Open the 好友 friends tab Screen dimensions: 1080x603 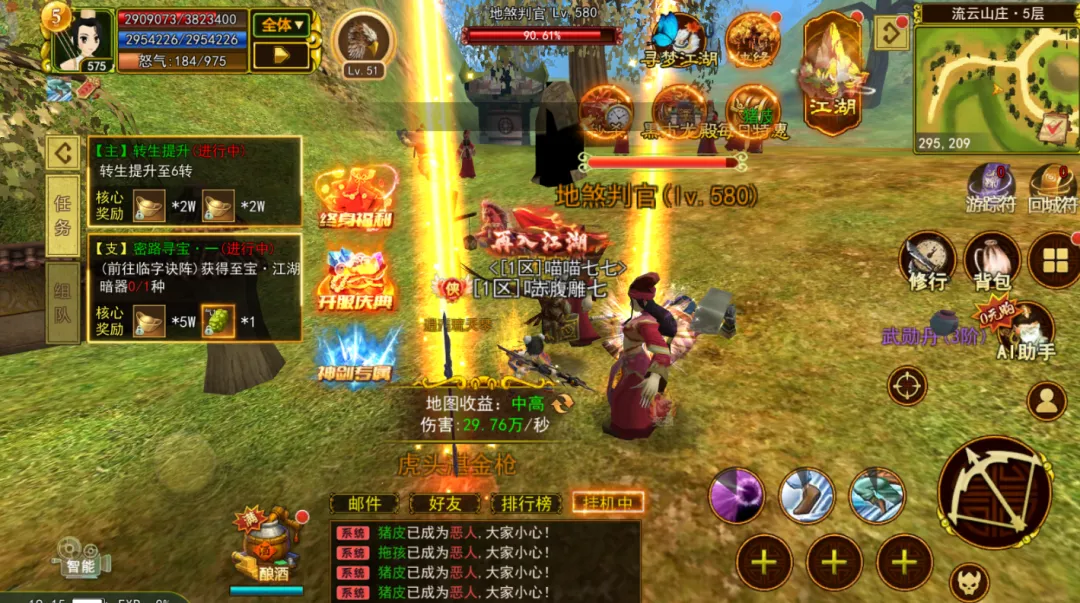[x=445, y=503]
